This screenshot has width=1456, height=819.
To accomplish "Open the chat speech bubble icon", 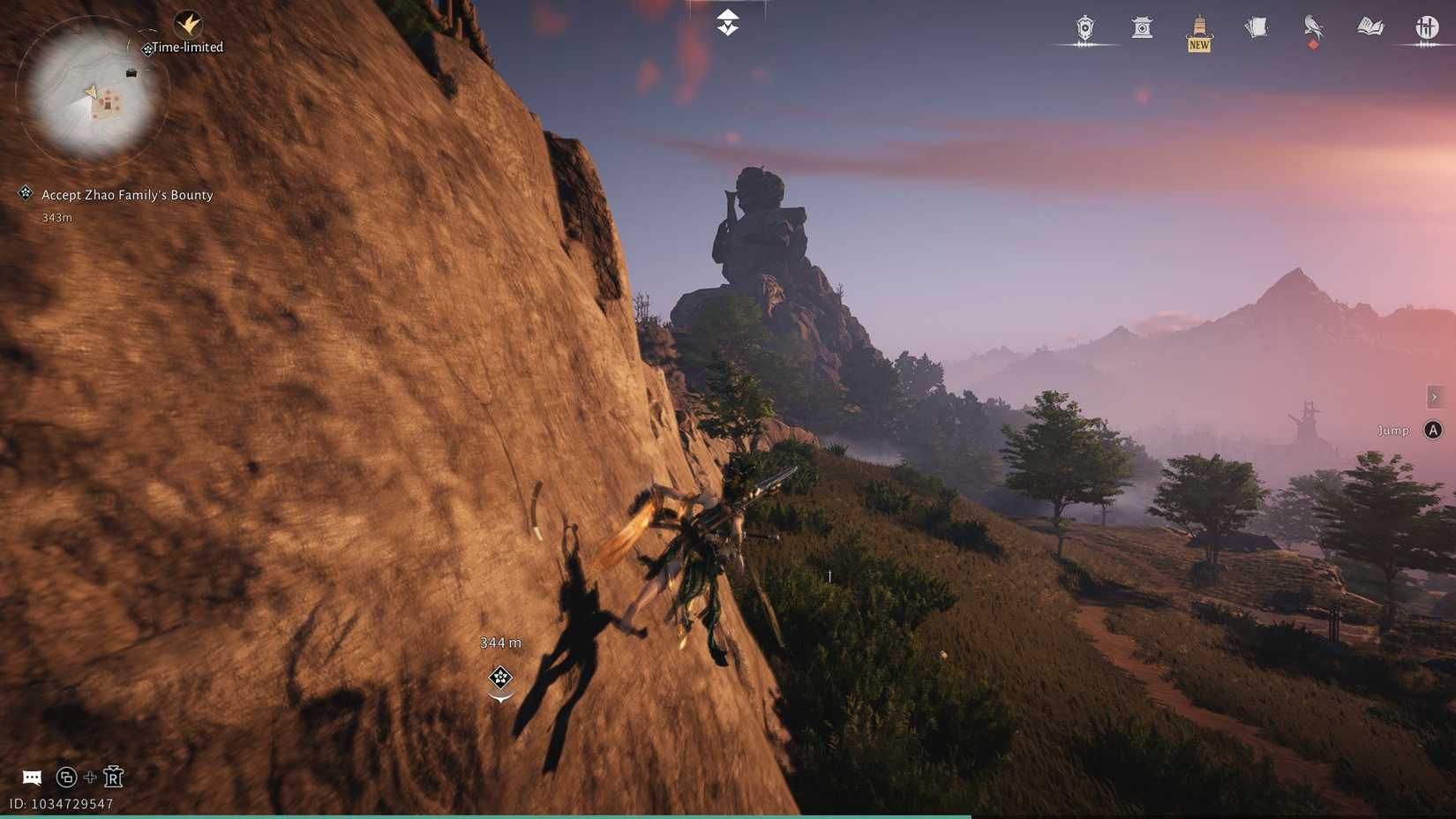I will tap(32, 778).
